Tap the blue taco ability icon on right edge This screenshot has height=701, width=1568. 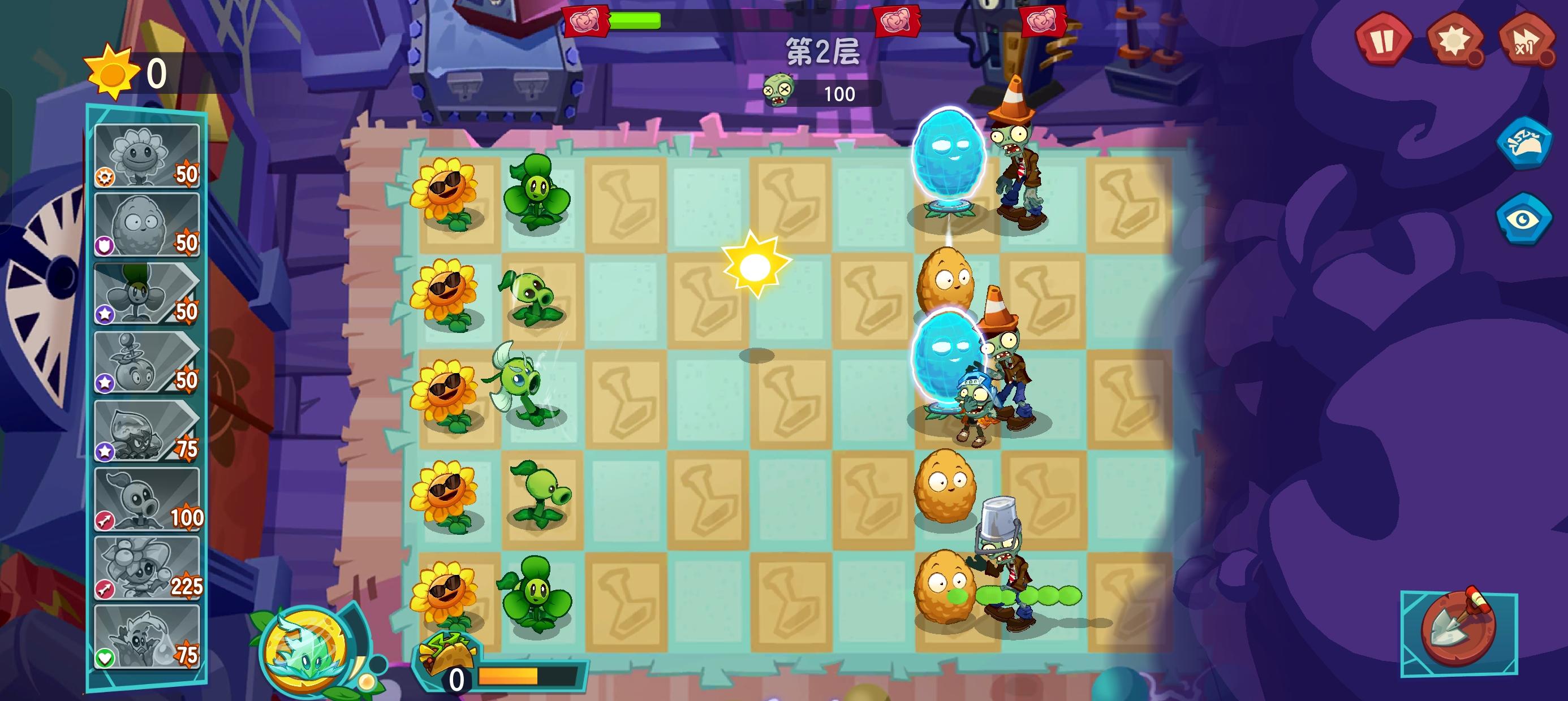[x=1524, y=146]
